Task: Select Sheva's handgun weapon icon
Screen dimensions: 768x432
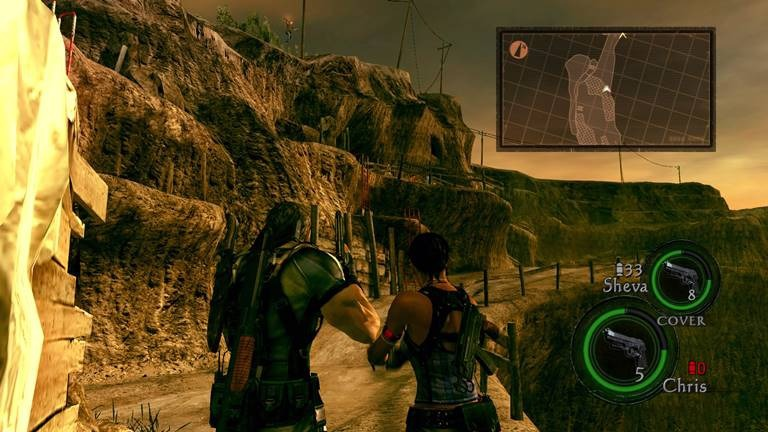Action: pyautogui.click(x=682, y=274)
